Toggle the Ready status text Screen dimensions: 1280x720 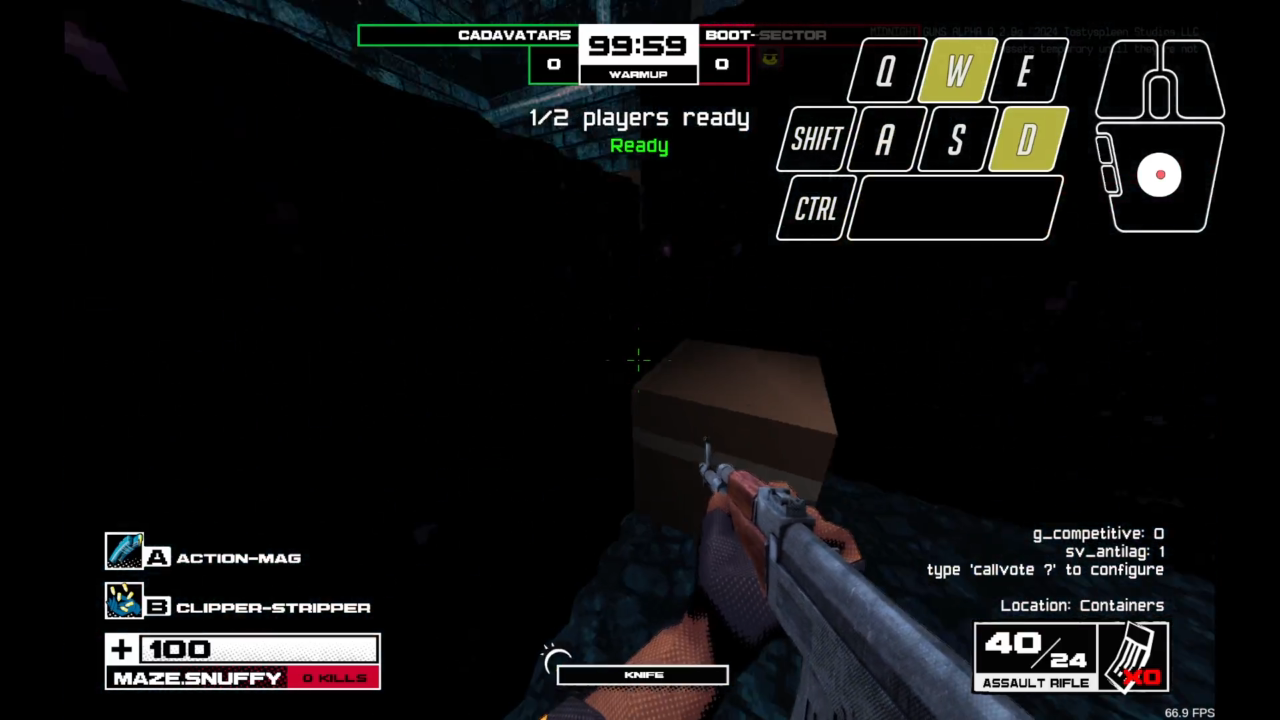639,145
